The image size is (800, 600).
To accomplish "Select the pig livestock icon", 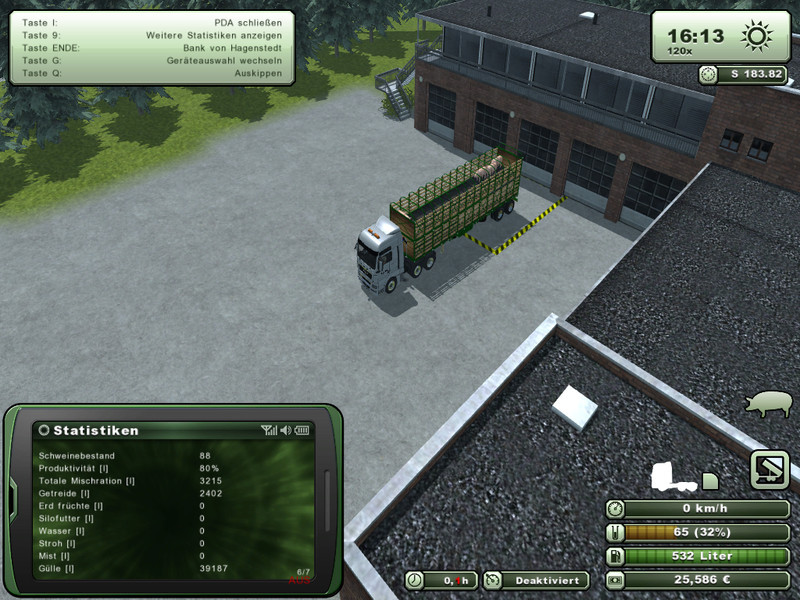I will pyautogui.click(x=765, y=403).
